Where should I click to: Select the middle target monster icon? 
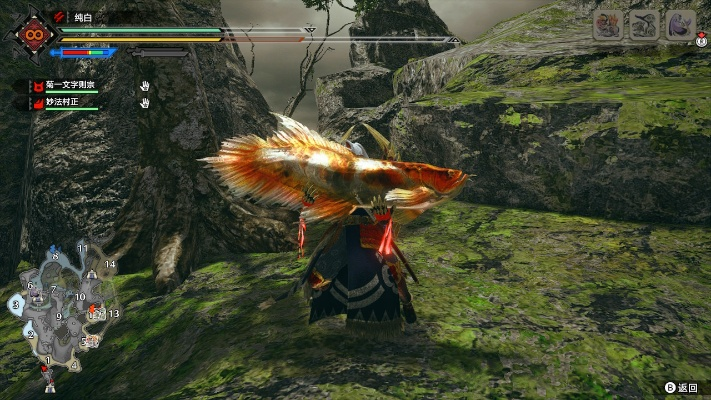(644, 25)
